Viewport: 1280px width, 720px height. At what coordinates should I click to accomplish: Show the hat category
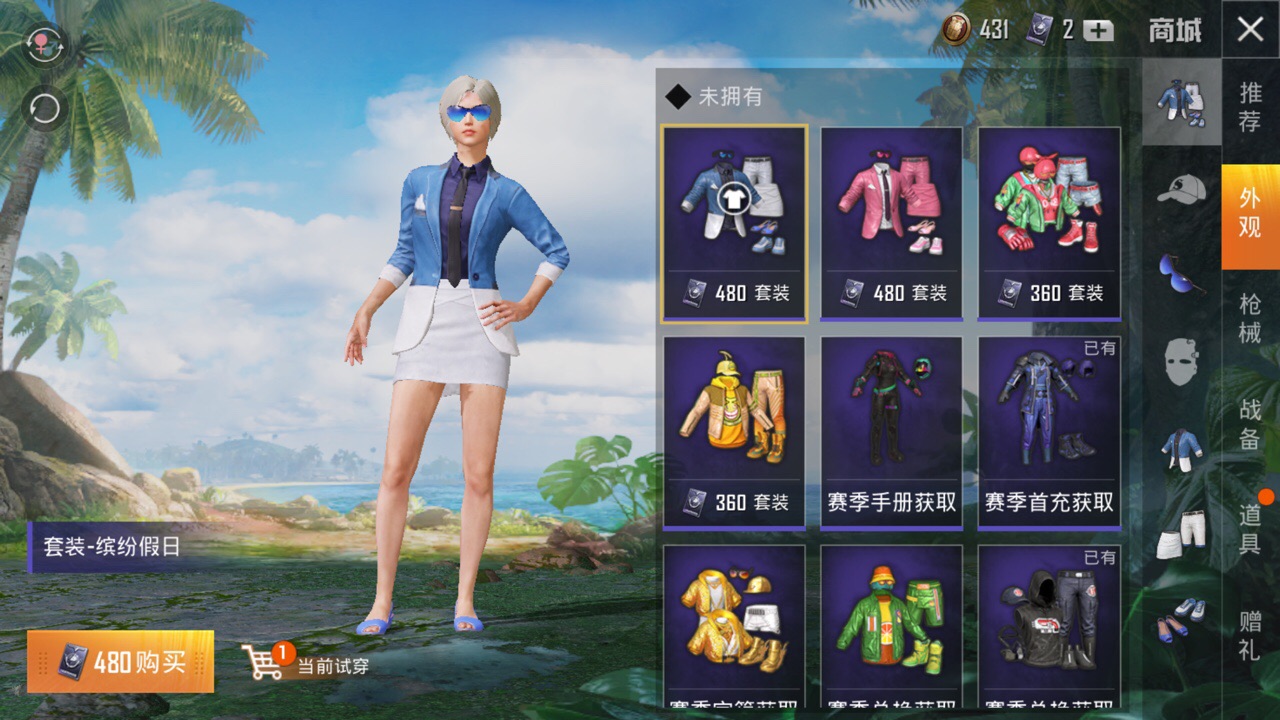(x=1181, y=188)
